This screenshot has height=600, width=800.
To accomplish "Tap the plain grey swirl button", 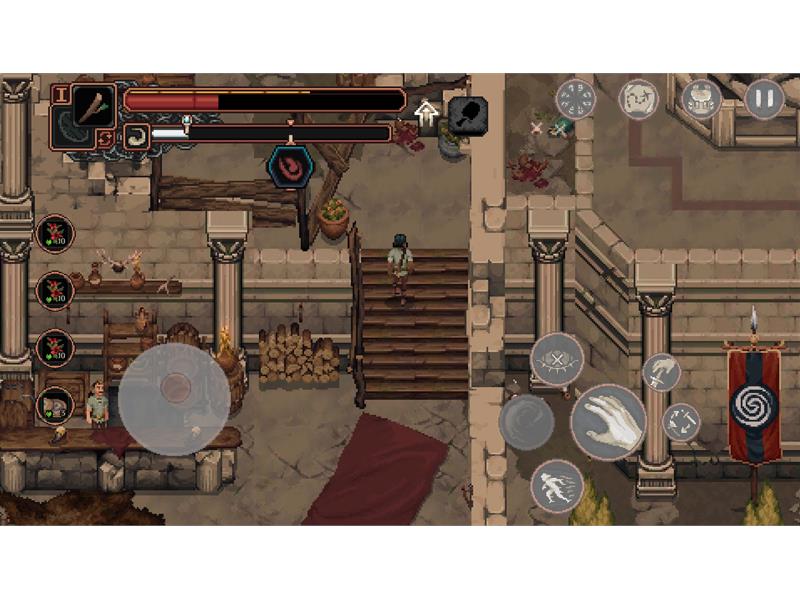I will click(526, 421).
